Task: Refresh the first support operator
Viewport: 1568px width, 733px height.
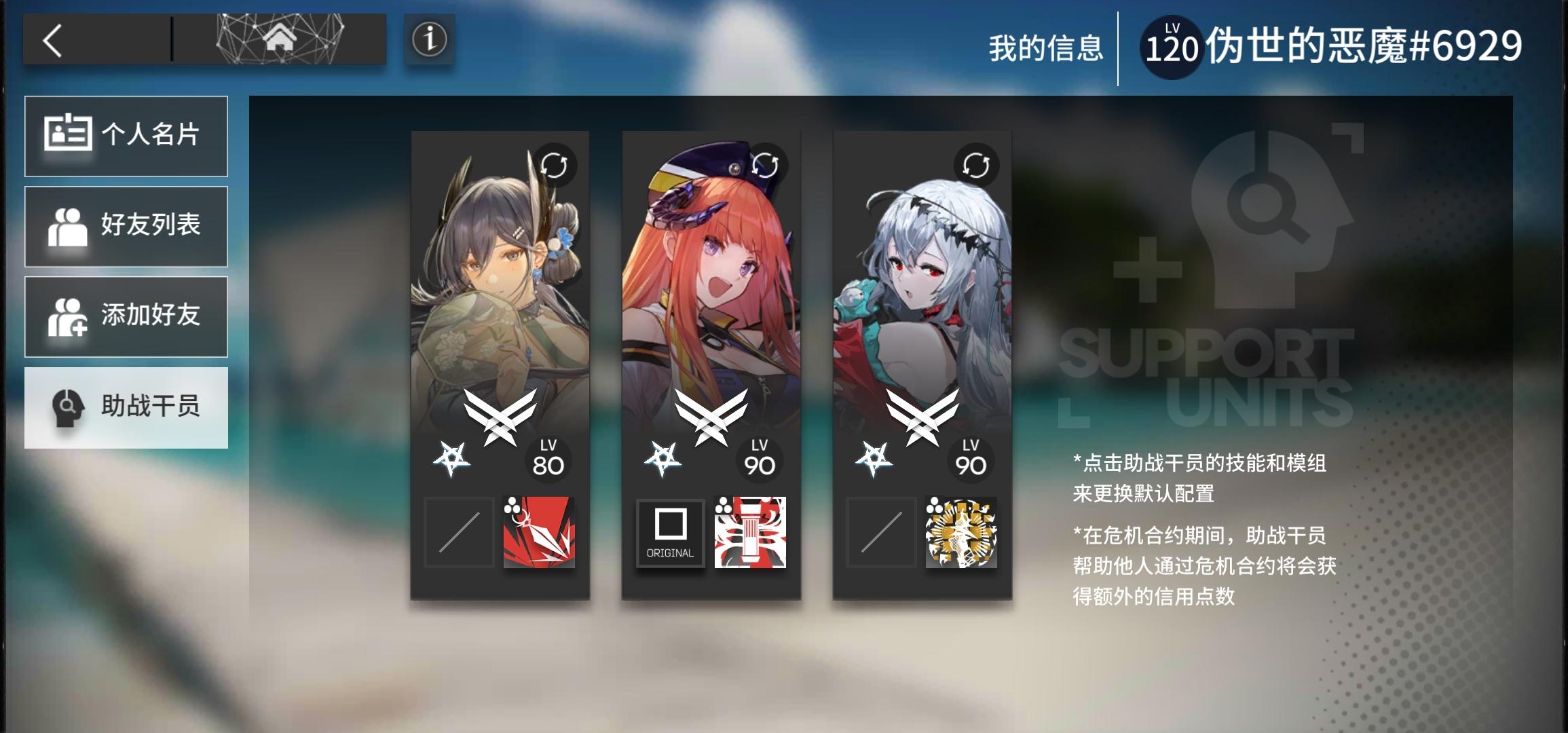Action: coord(554,165)
